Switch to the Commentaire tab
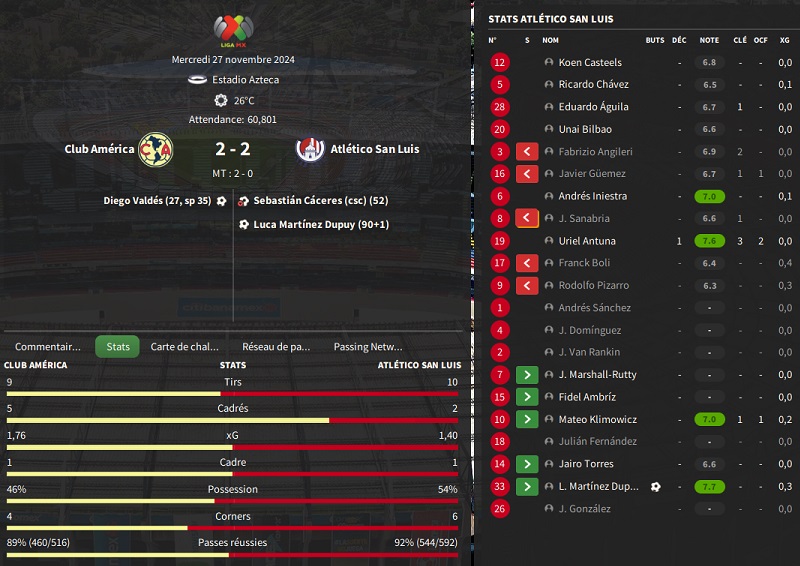Viewport: 800px width, 566px height. click(47, 347)
